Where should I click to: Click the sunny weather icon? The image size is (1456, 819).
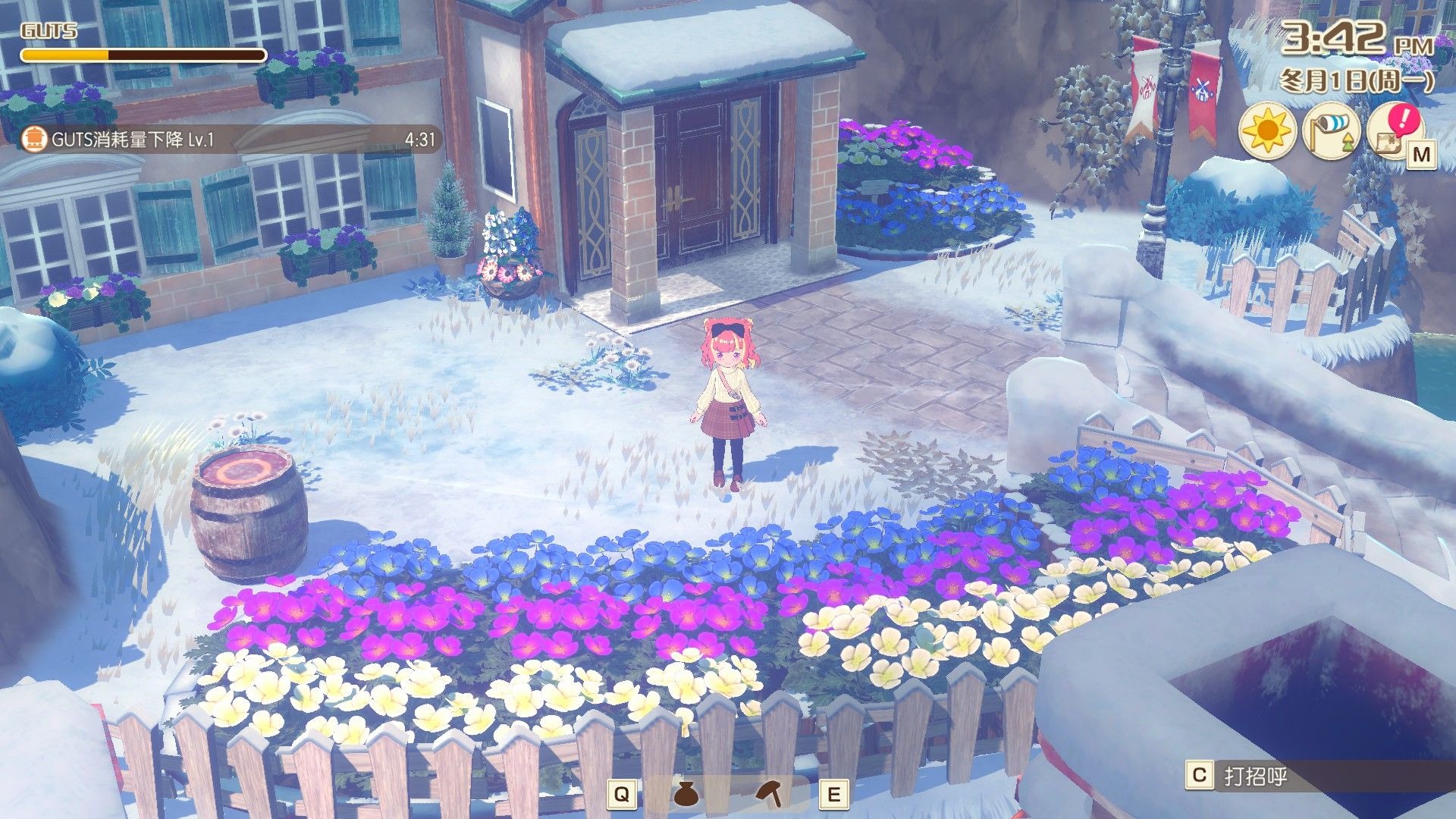click(1266, 132)
